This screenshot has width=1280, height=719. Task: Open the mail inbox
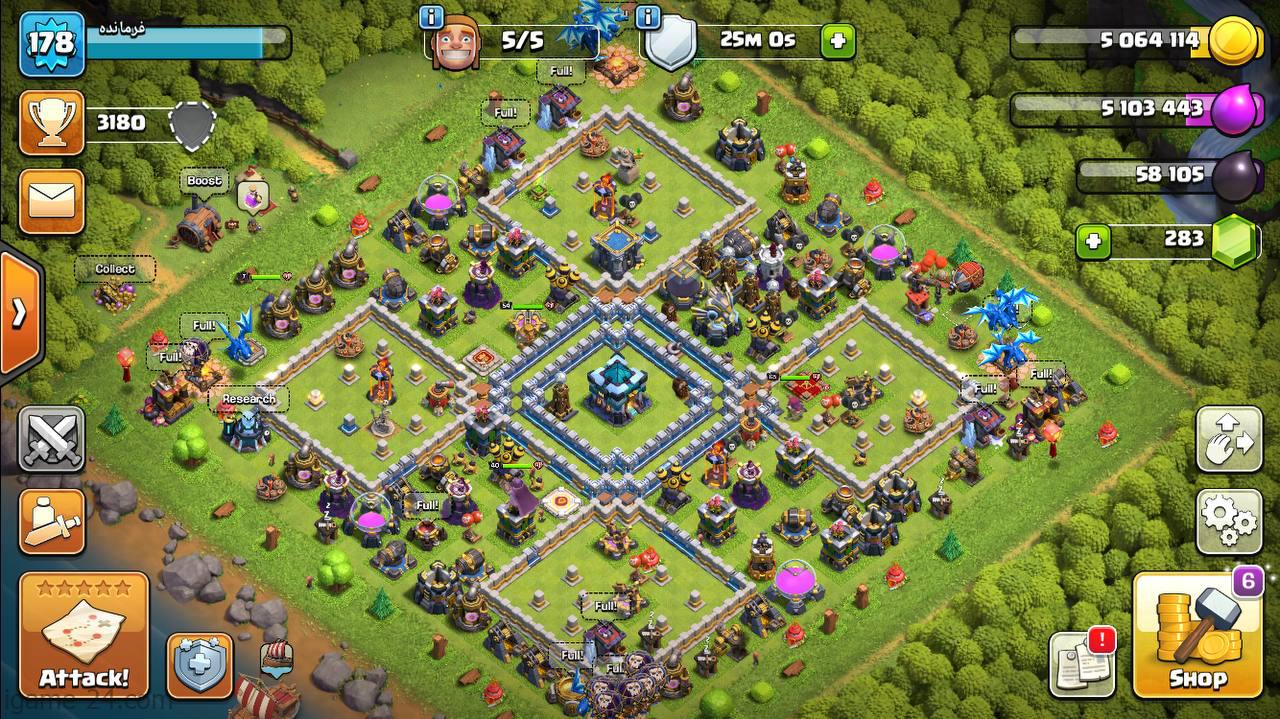point(51,201)
